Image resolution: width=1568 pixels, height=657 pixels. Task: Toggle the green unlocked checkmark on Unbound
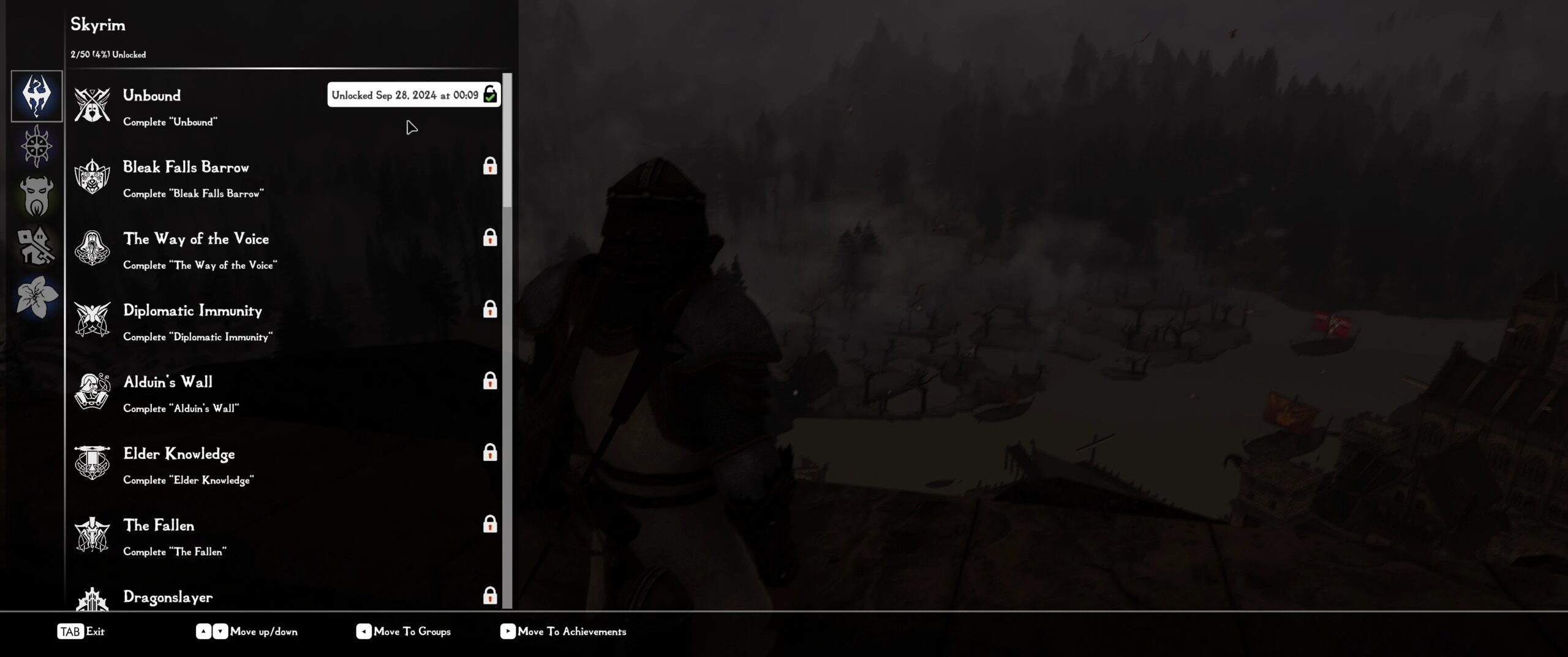click(x=489, y=95)
